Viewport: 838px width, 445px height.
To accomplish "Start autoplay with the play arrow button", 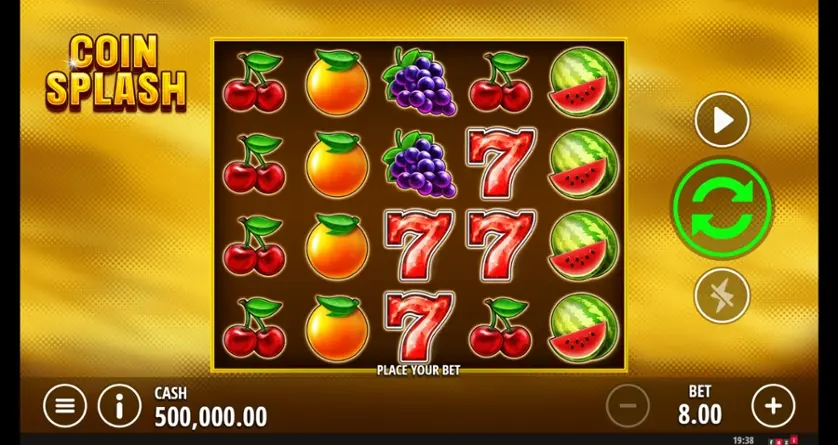I will coord(722,121).
